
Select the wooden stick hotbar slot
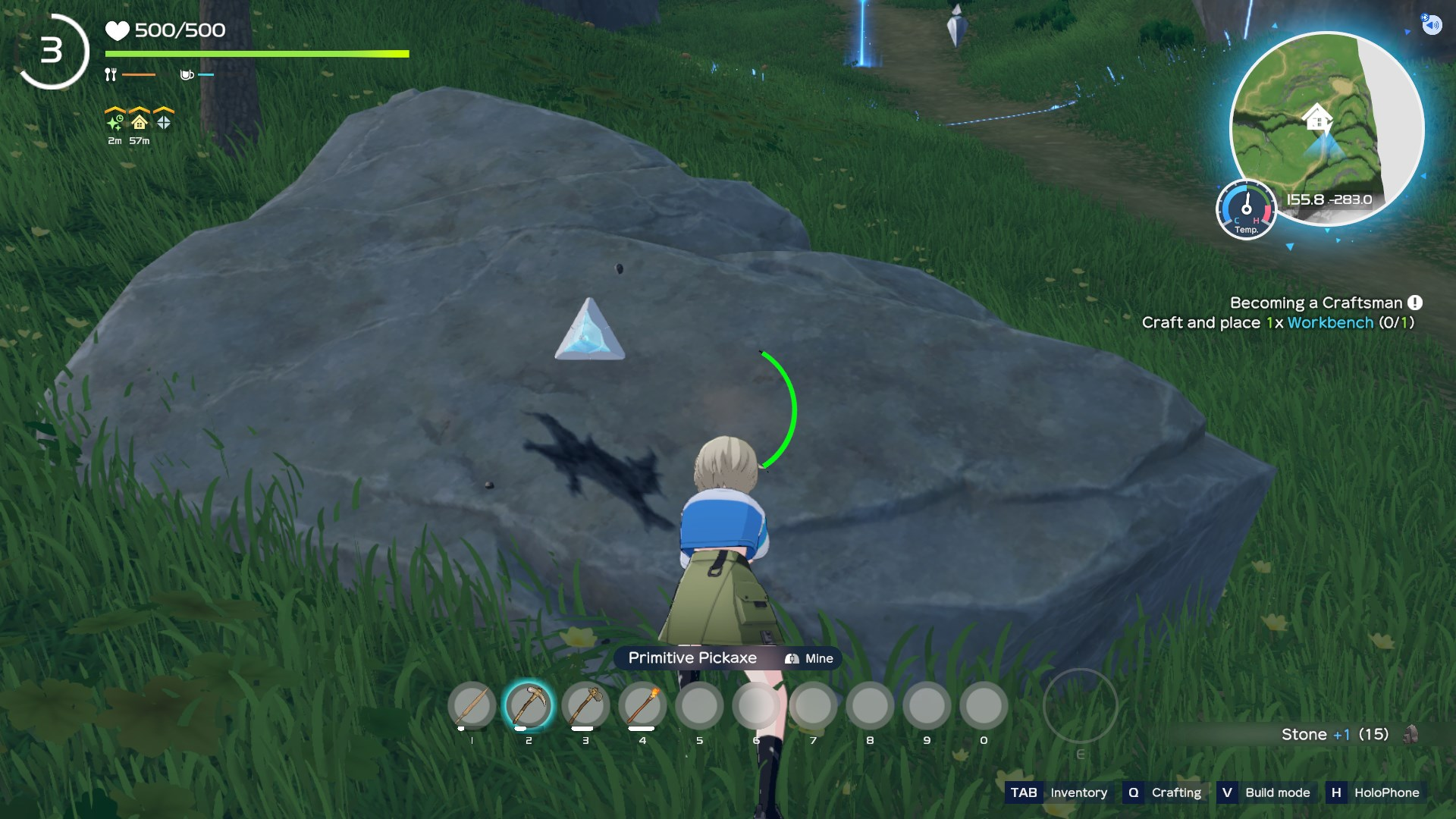click(x=472, y=706)
